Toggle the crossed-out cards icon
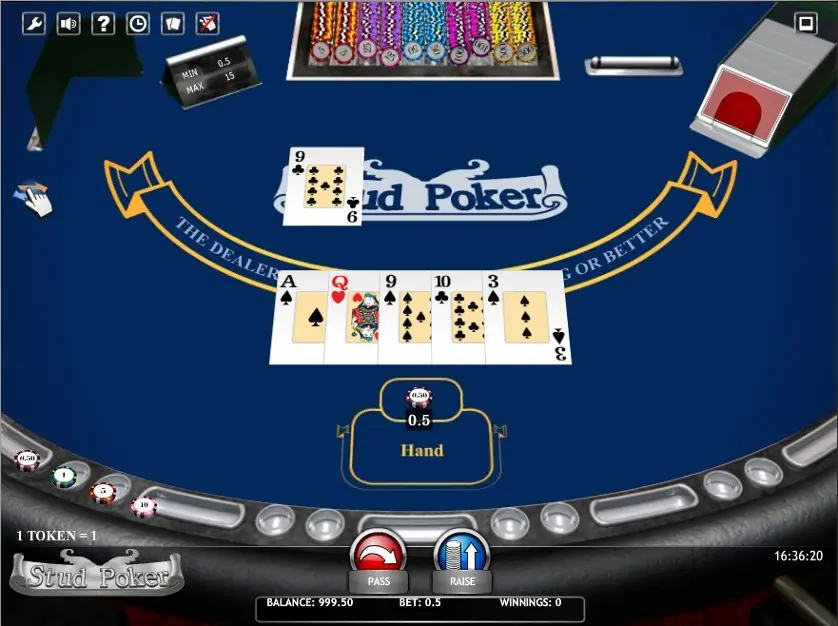This screenshot has width=838, height=626. 207,24
